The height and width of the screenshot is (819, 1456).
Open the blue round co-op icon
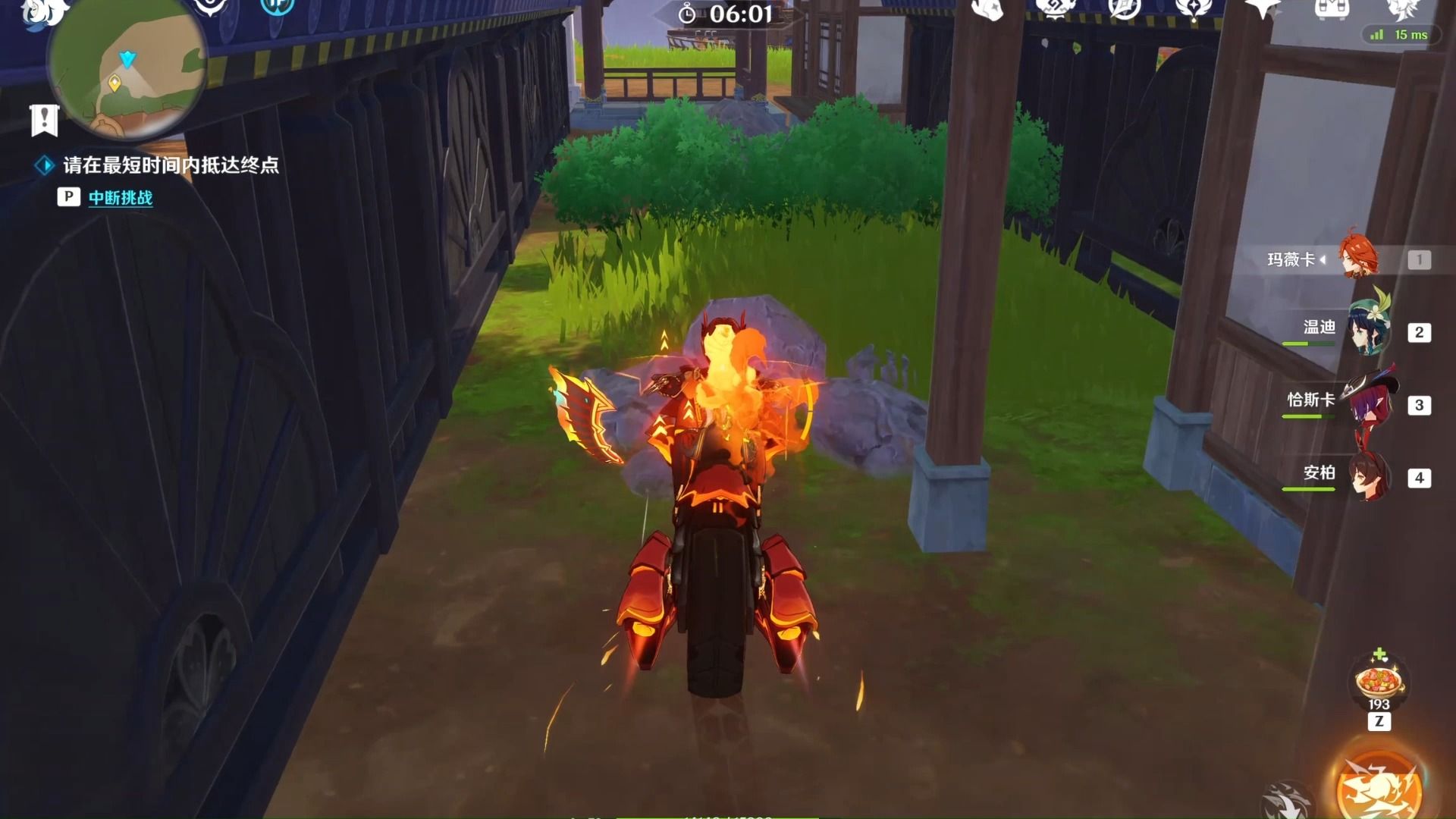point(277,6)
